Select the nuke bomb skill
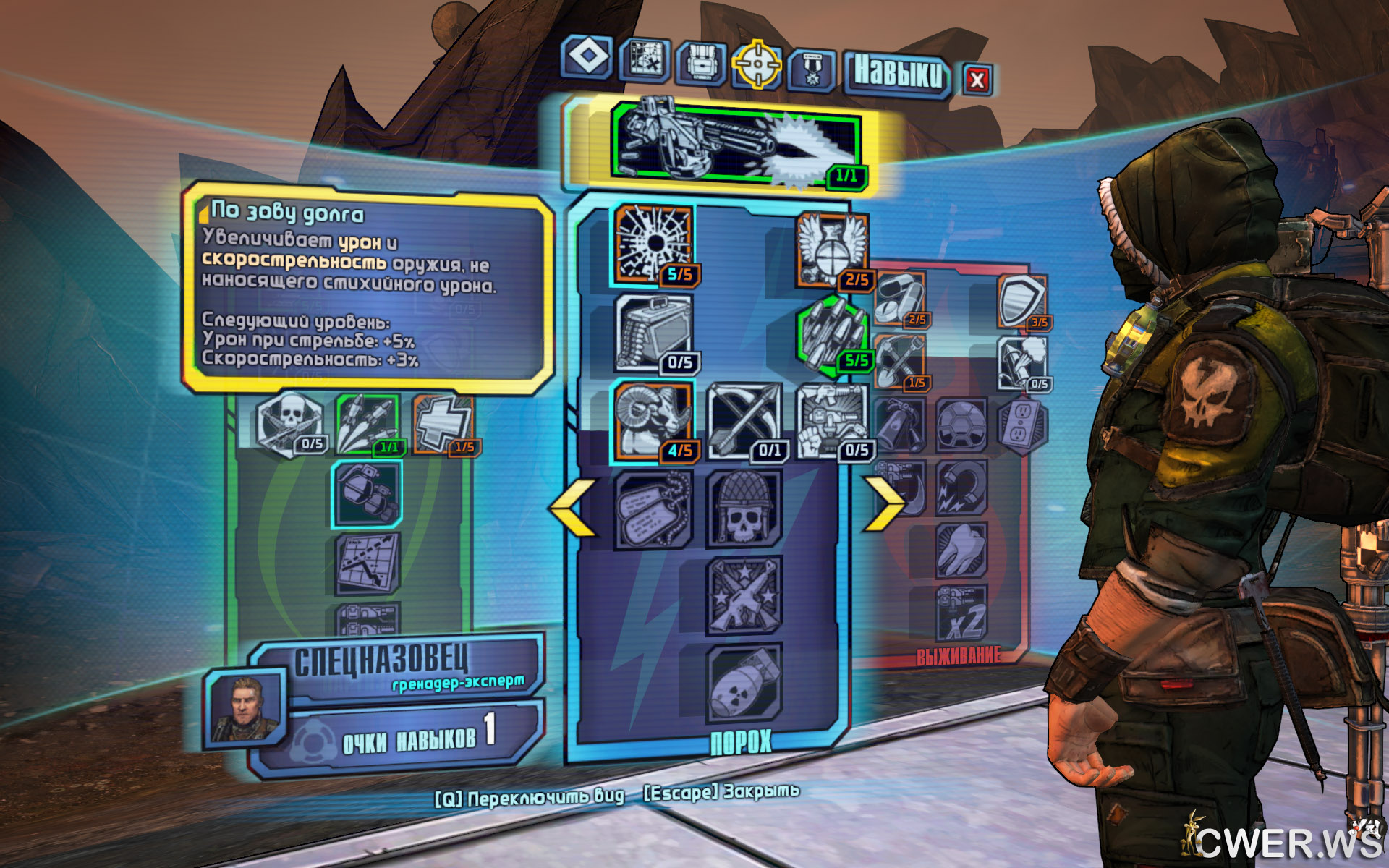1389x868 pixels. 744,684
